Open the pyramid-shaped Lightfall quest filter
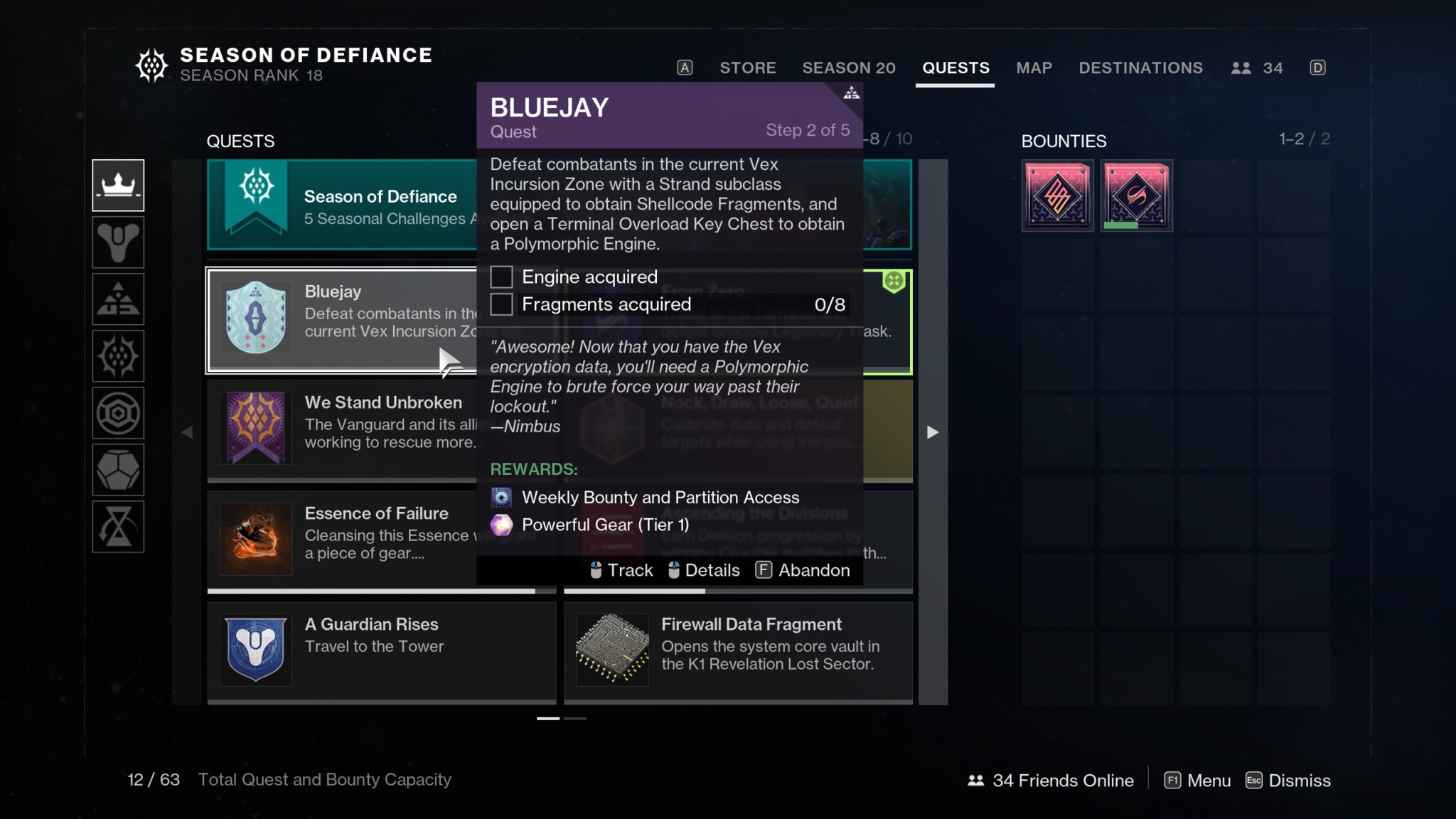 118,299
